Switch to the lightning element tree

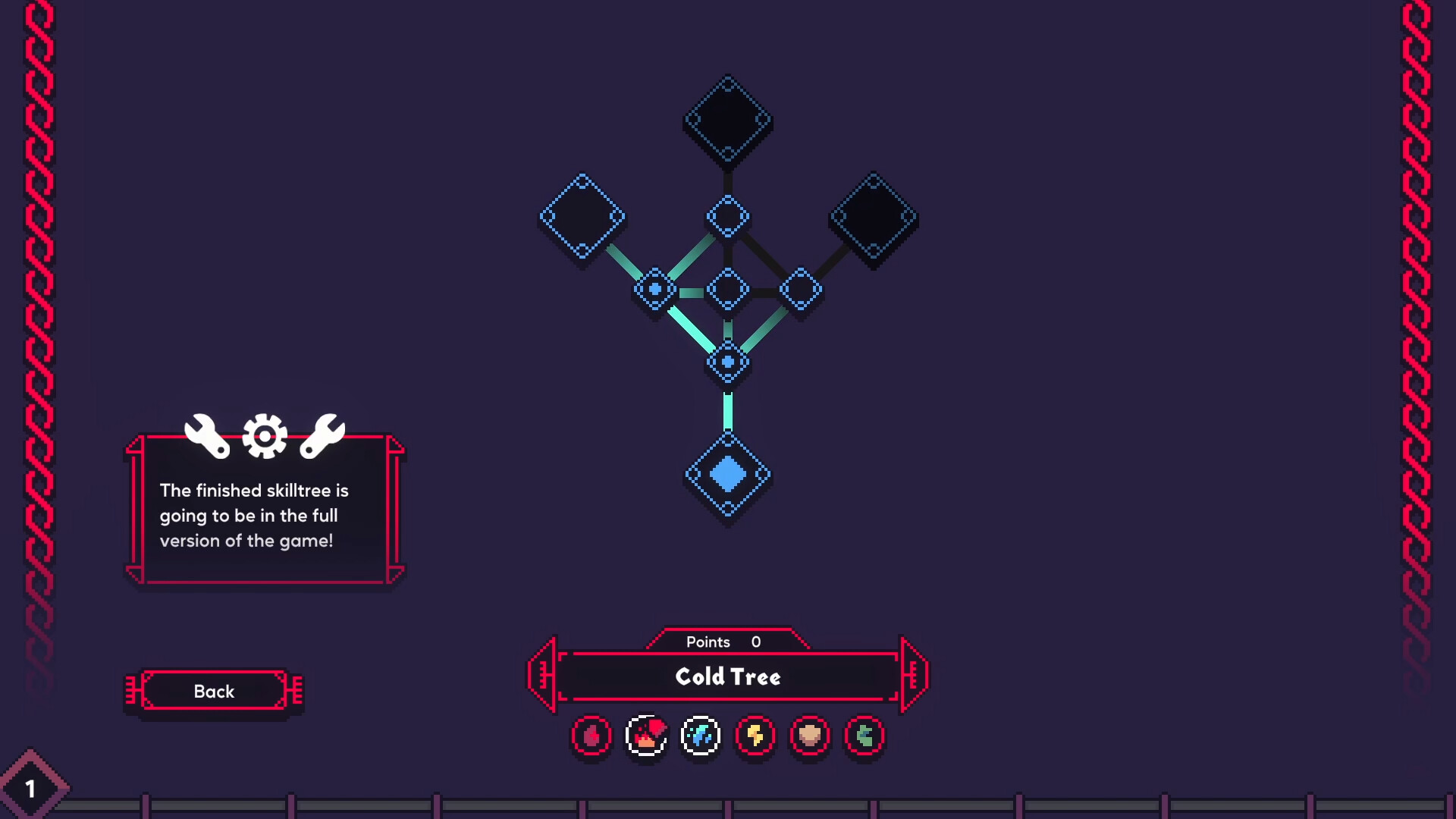pos(755,735)
